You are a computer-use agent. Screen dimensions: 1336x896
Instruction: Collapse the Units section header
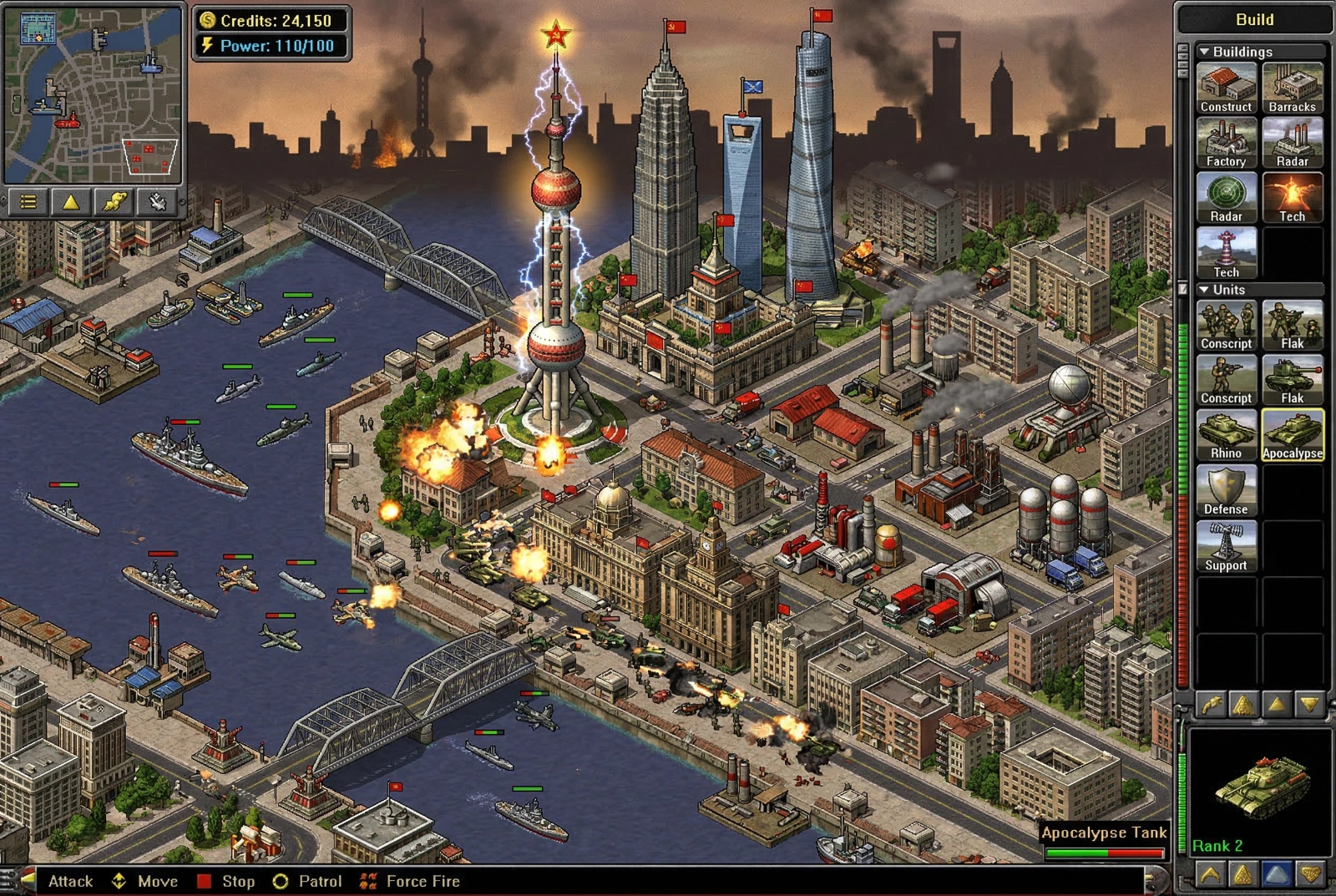click(1205, 290)
